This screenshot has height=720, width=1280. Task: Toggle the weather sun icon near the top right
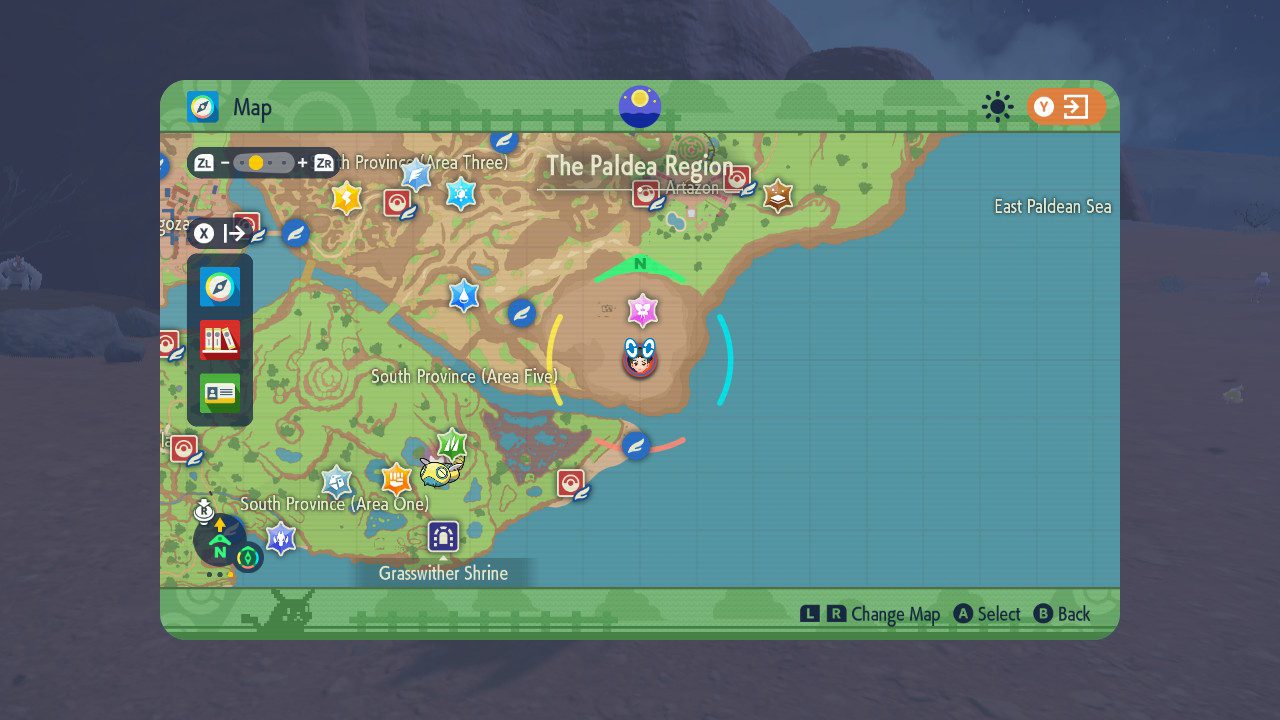pos(999,104)
